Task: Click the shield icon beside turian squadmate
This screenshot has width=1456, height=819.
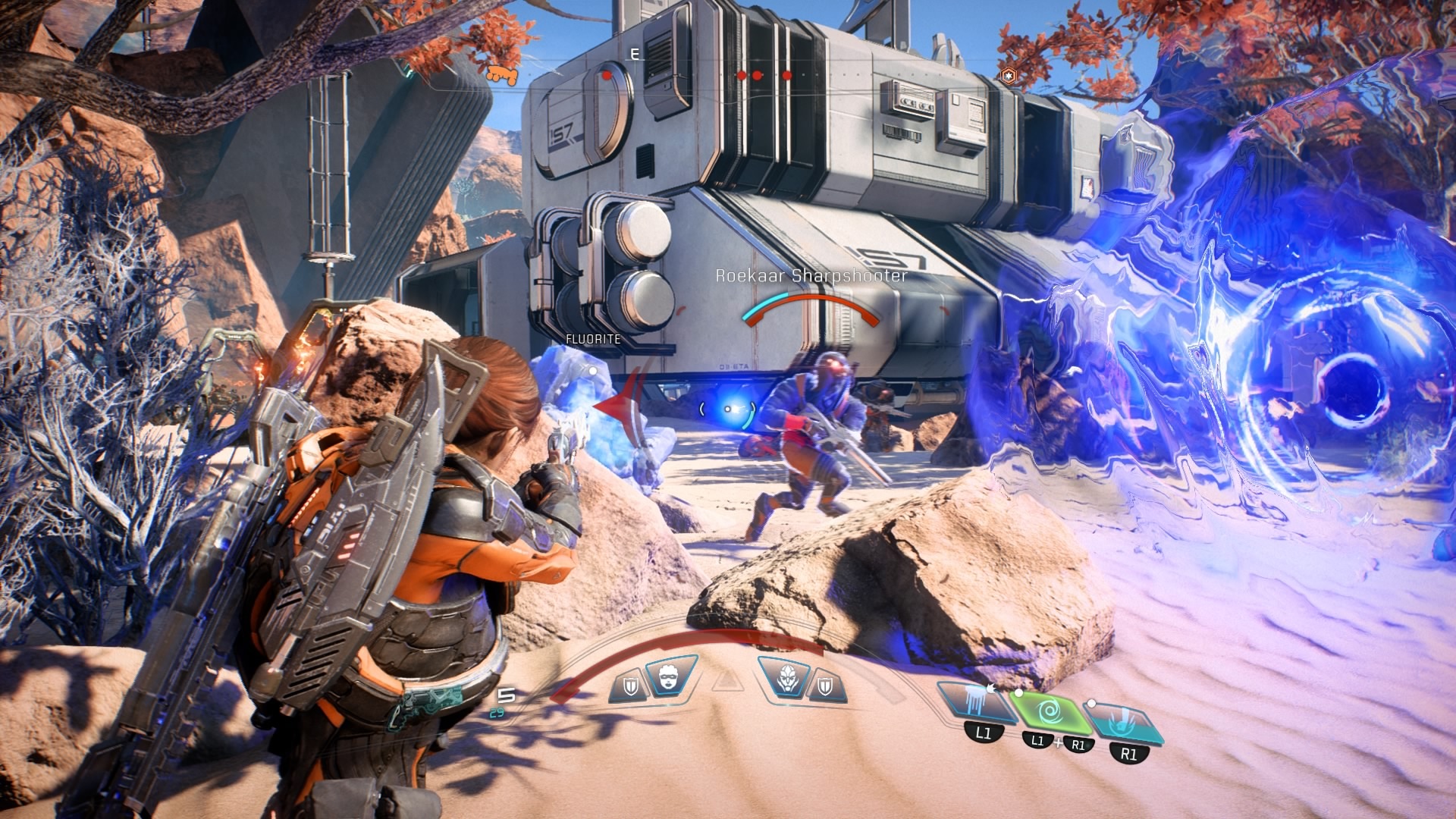Action: coord(826,687)
